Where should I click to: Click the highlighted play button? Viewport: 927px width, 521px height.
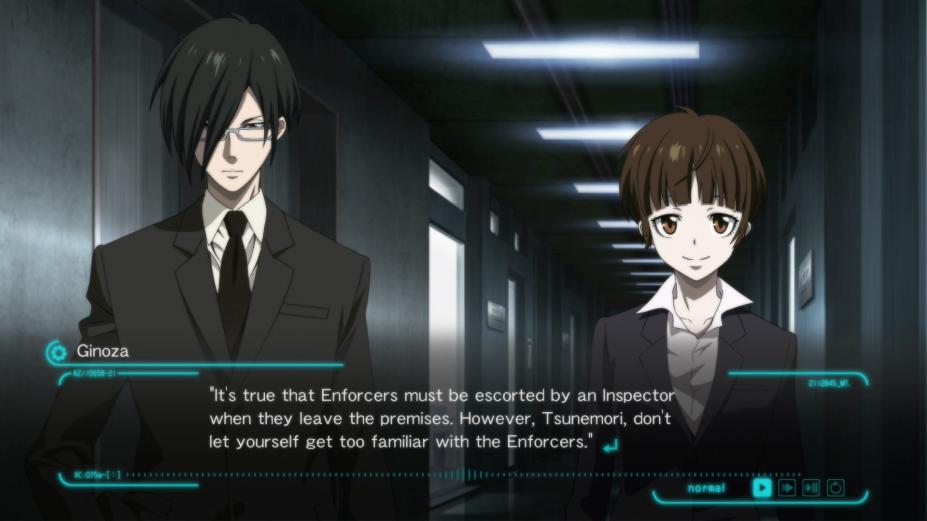tap(762, 488)
